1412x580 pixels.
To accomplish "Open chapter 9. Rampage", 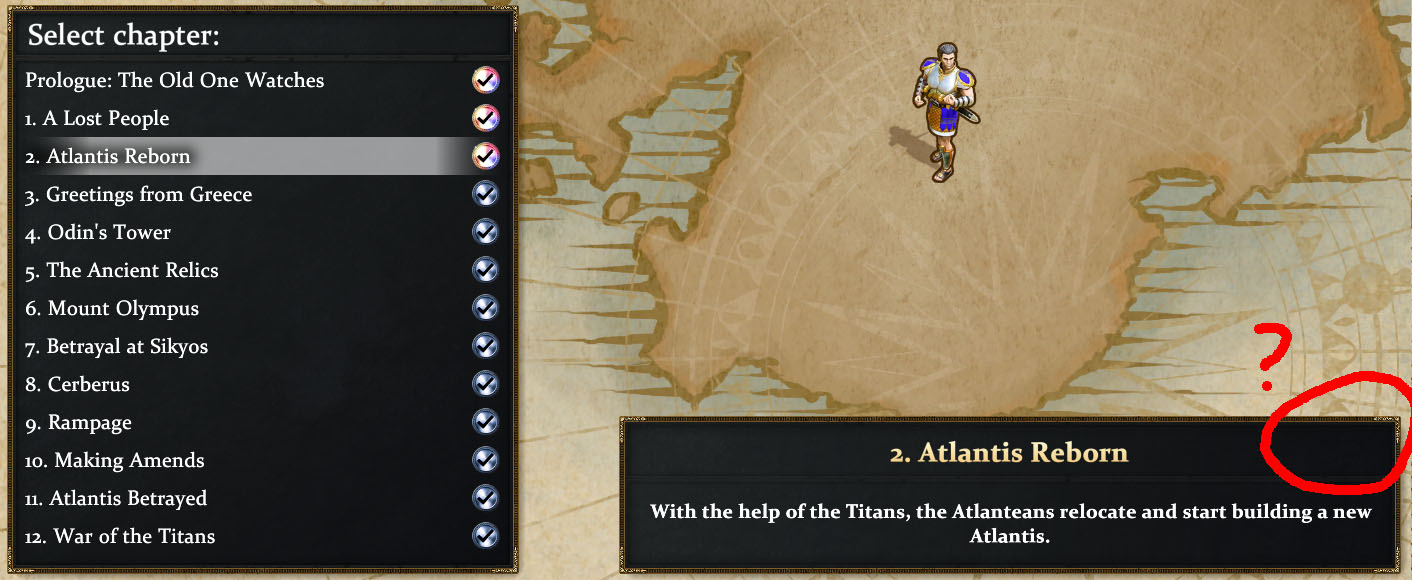I will pos(79,422).
